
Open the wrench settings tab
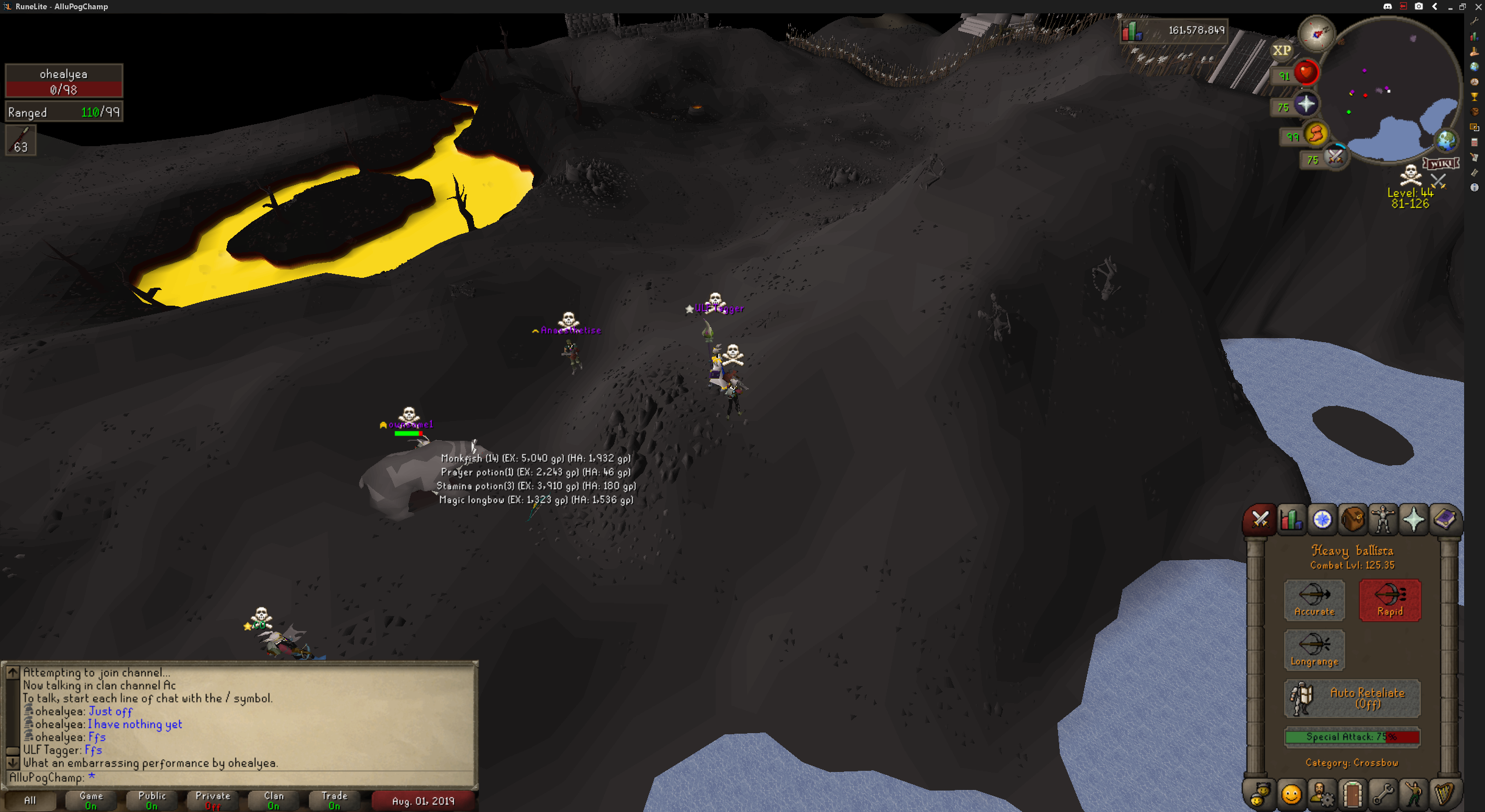pos(1383,794)
